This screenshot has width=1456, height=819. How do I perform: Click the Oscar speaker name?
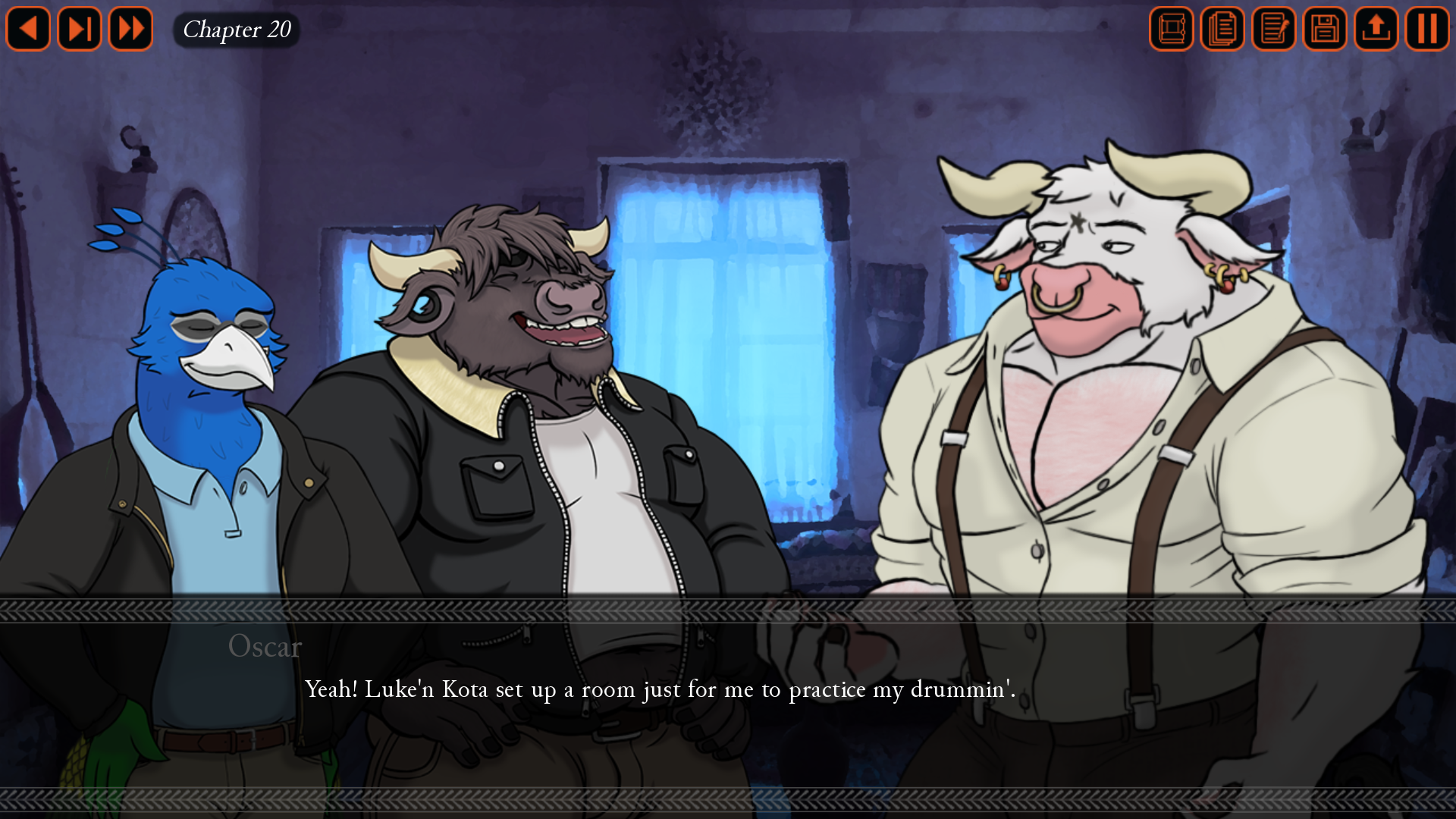point(264,647)
